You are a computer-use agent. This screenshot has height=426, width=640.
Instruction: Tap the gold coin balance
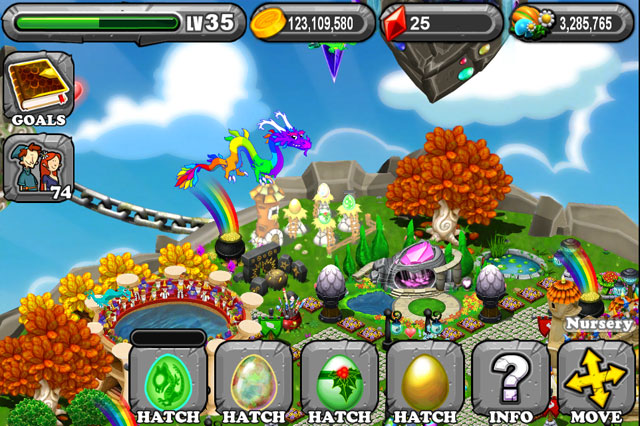click(310, 21)
